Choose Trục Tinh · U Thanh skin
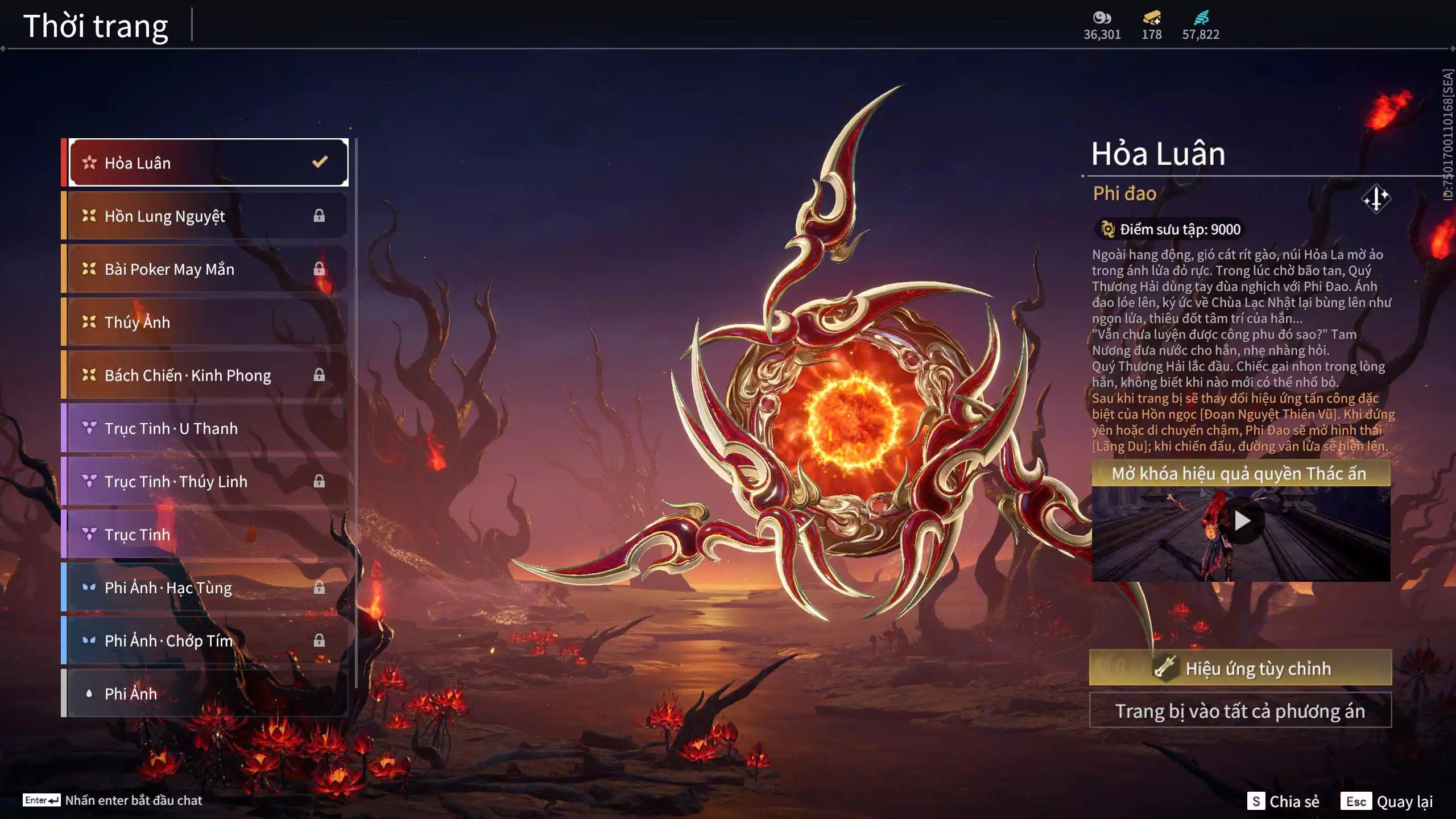The height and width of the screenshot is (819, 1456). (208, 428)
